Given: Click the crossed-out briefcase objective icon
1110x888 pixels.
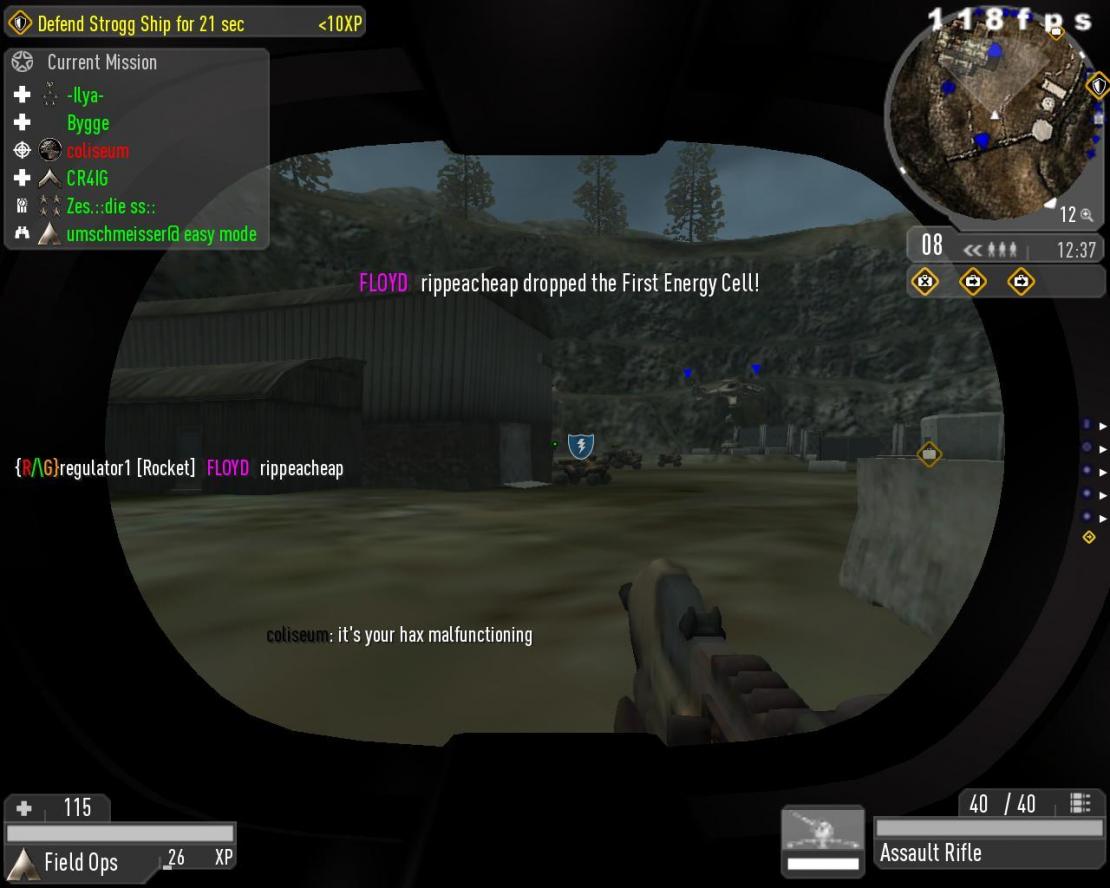Looking at the screenshot, I should [x=926, y=282].
